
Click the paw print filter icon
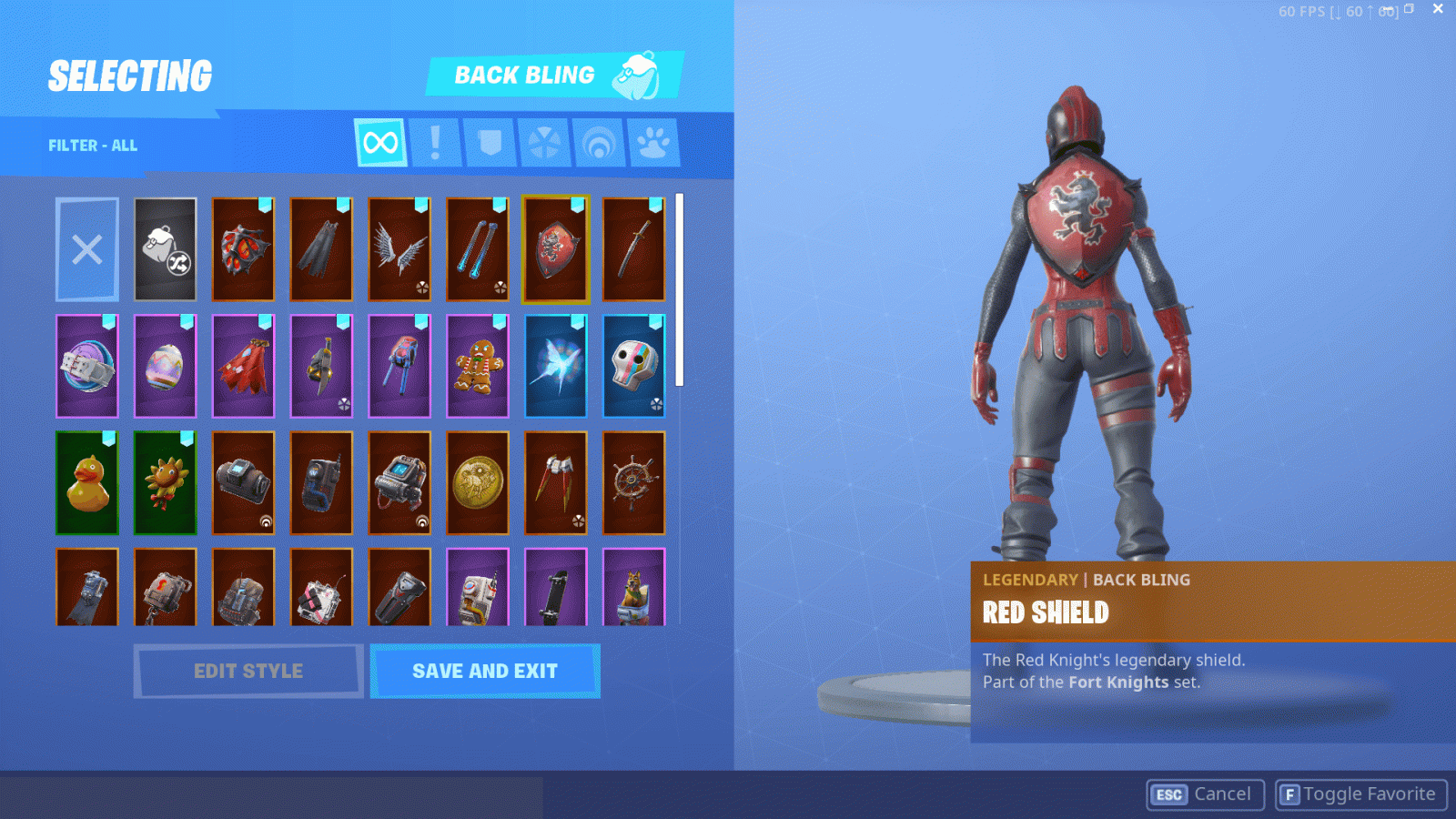(653, 142)
